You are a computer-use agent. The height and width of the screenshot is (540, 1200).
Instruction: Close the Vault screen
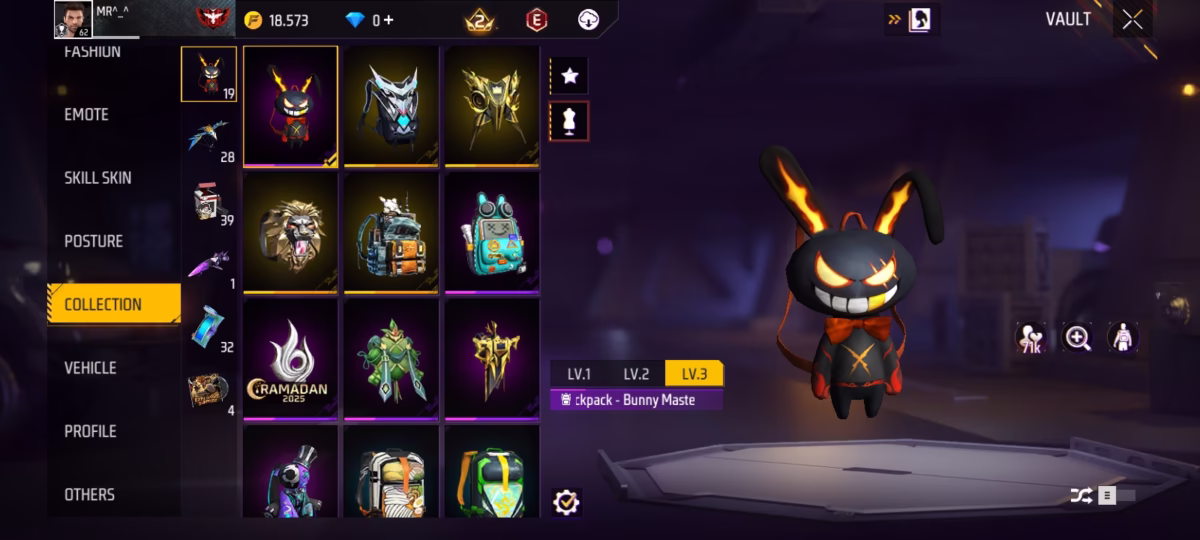[1132, 20]
